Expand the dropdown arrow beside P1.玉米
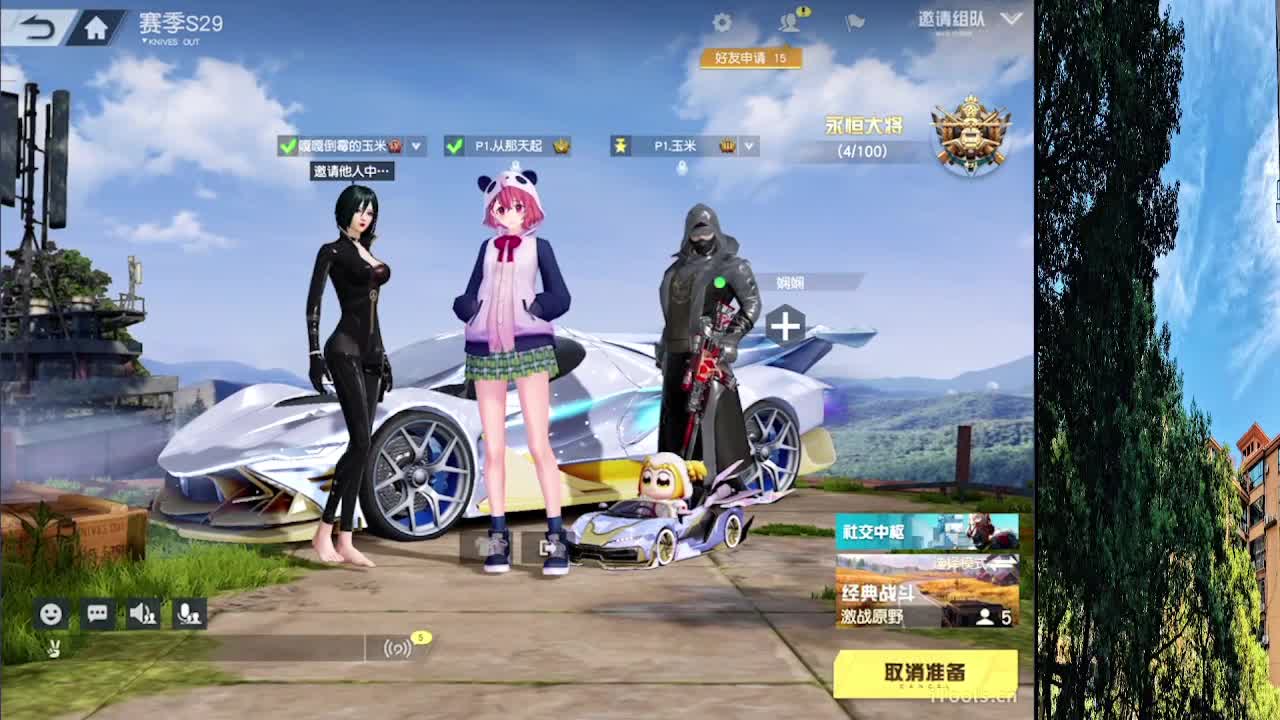Viewport: 1280px width, 720px height. 748,146
